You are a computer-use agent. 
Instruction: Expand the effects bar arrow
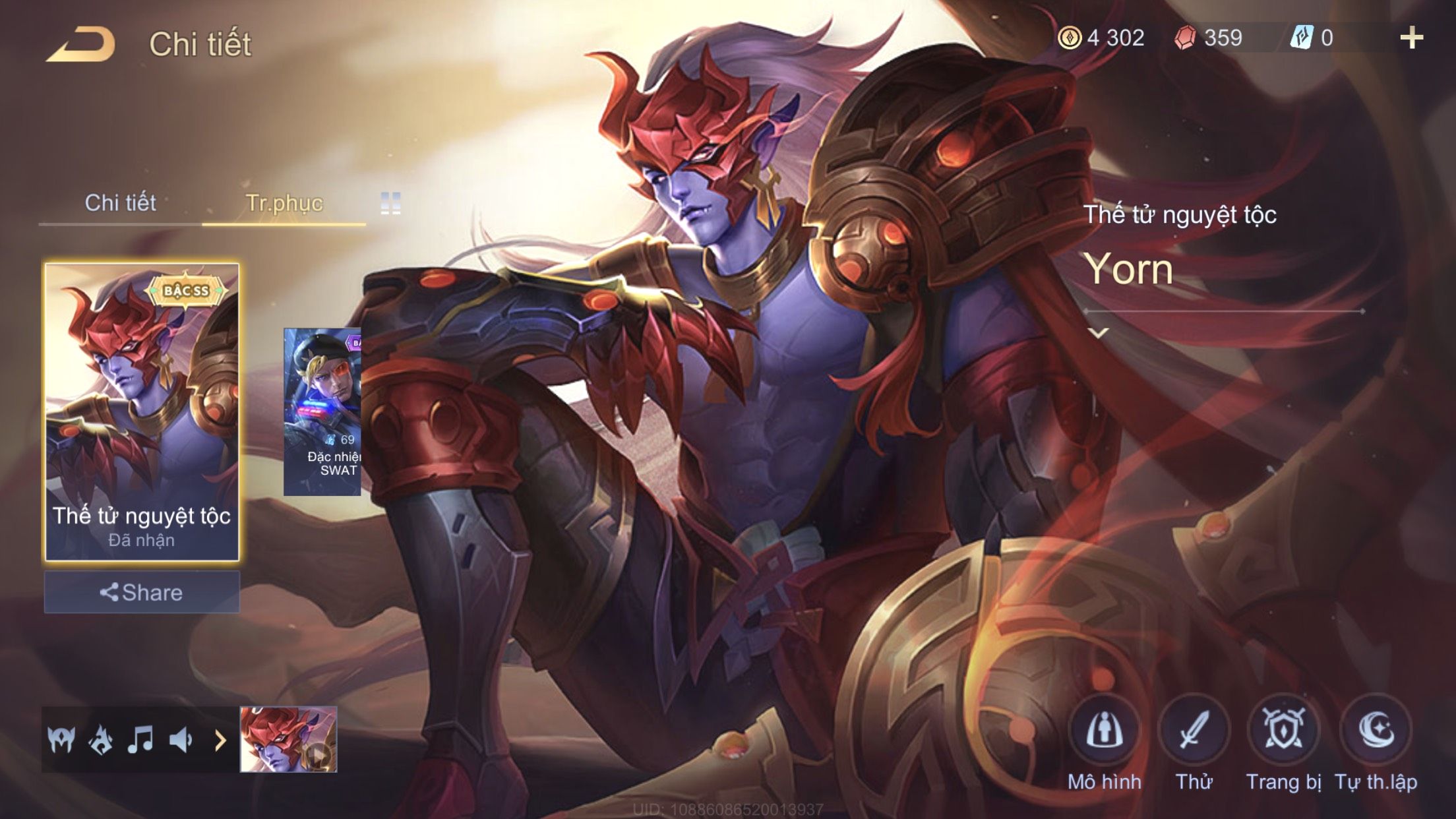[220, 740]
